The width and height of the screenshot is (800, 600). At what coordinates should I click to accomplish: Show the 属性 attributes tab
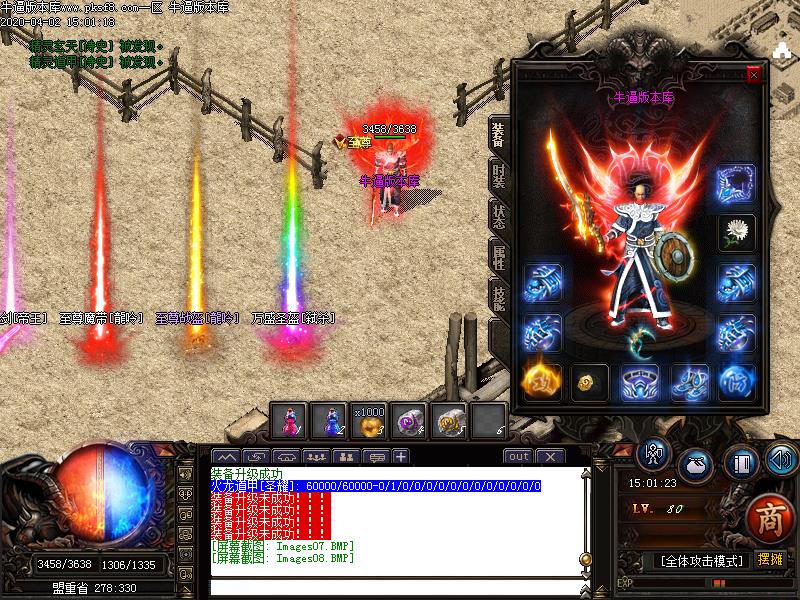coord(499,256)
